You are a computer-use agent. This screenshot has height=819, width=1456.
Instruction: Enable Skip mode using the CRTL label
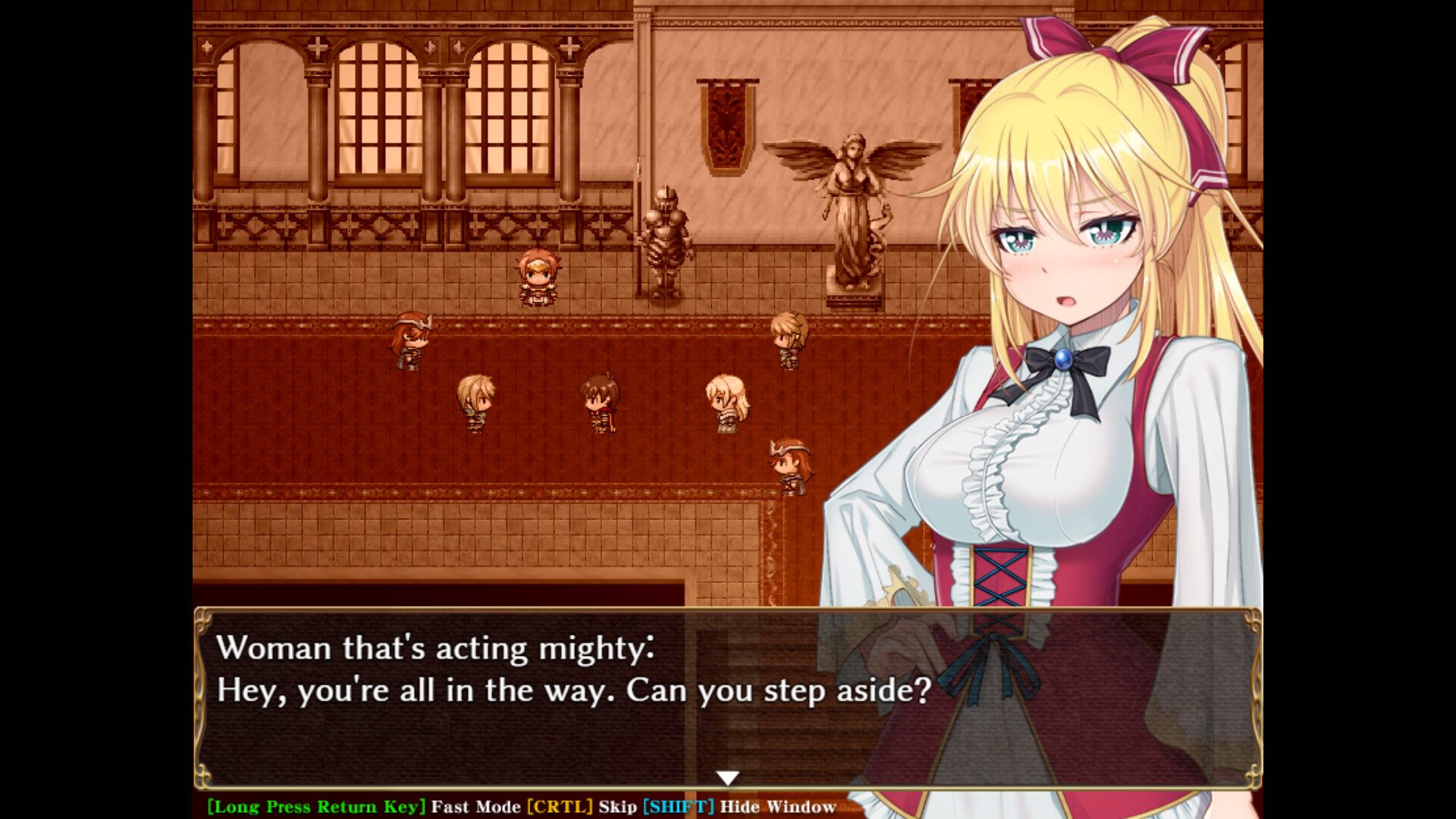click(559, 807)
